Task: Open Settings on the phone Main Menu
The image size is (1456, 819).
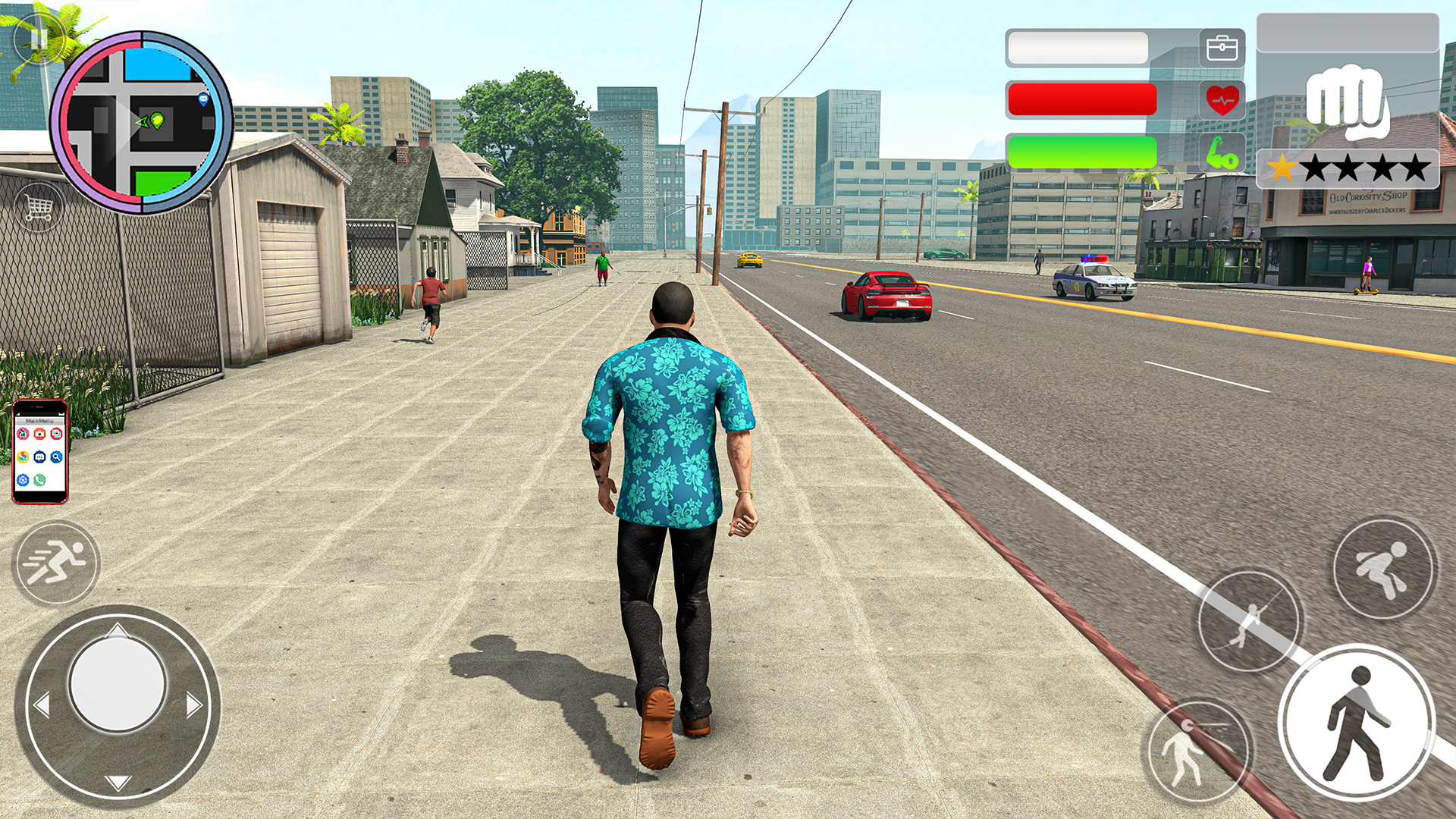Action: (x=23, y=479)
